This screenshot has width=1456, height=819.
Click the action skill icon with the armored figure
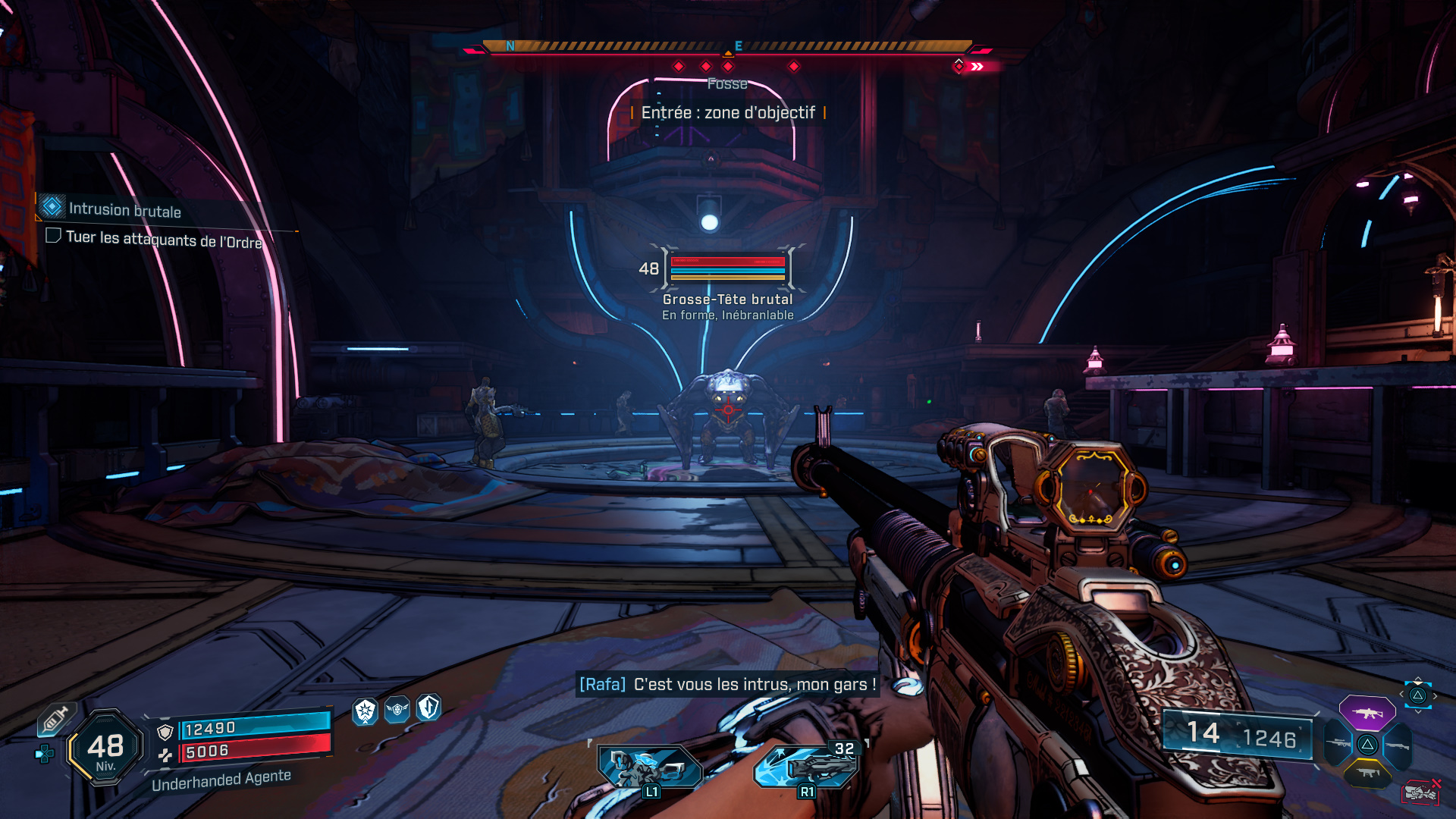tap(650, 767)
